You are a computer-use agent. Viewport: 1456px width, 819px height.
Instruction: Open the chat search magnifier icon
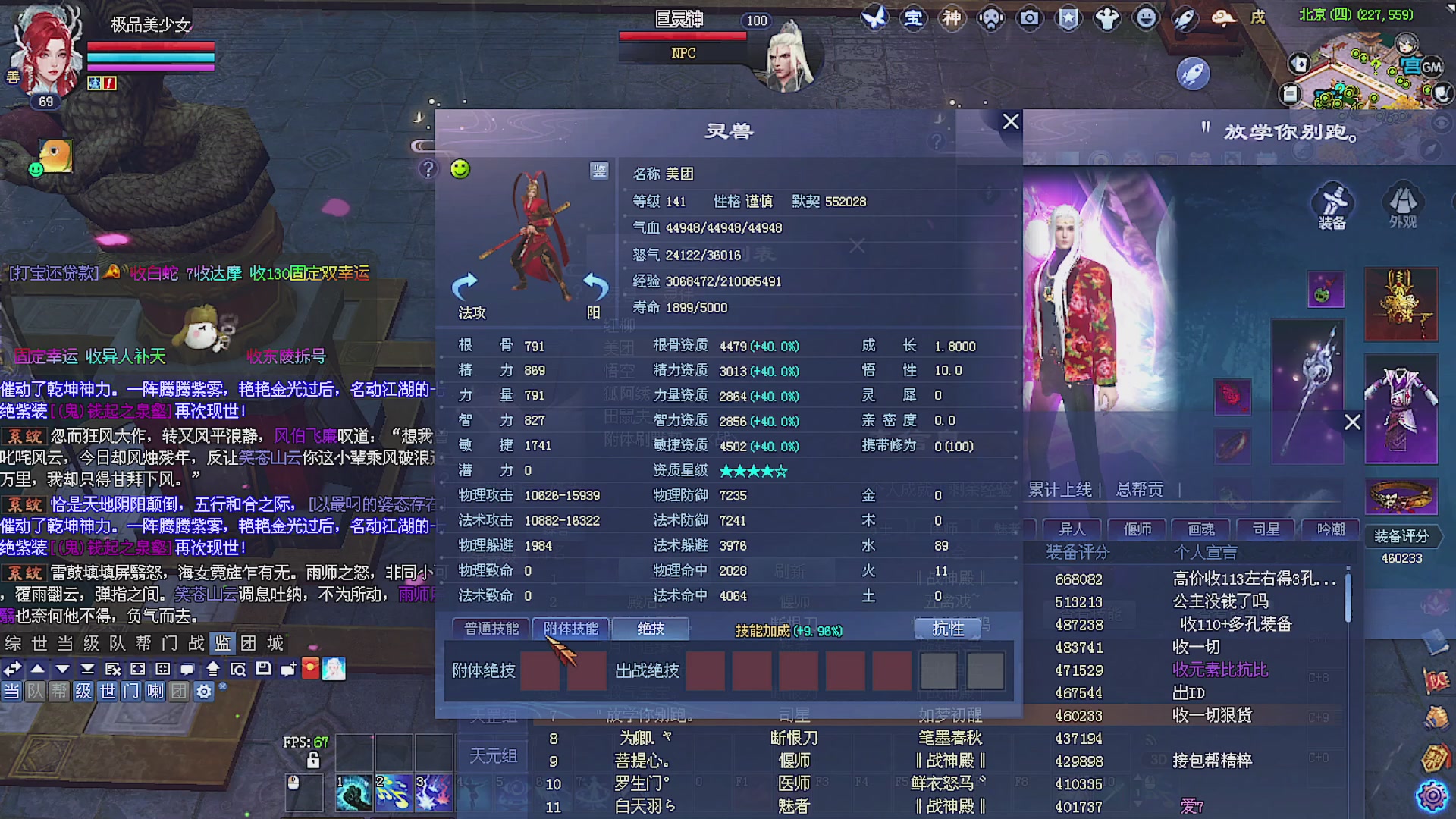coord(238,670)
